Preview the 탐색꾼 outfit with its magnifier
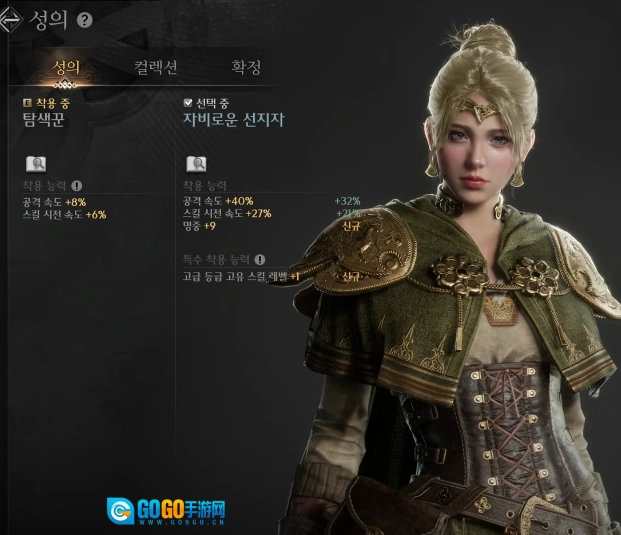 [x=35, y=164]
